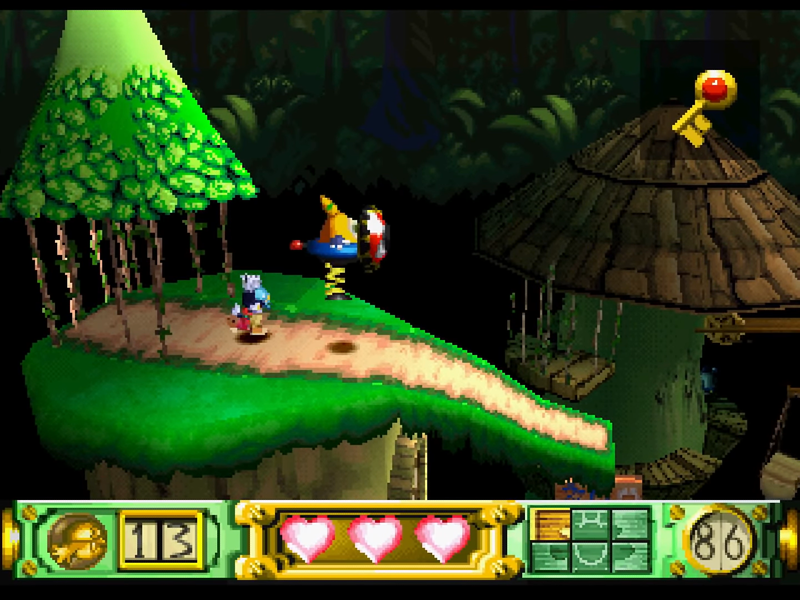Screen dimensions: 800x600
Task: Click the golden key icon
Action: [704, 107]
